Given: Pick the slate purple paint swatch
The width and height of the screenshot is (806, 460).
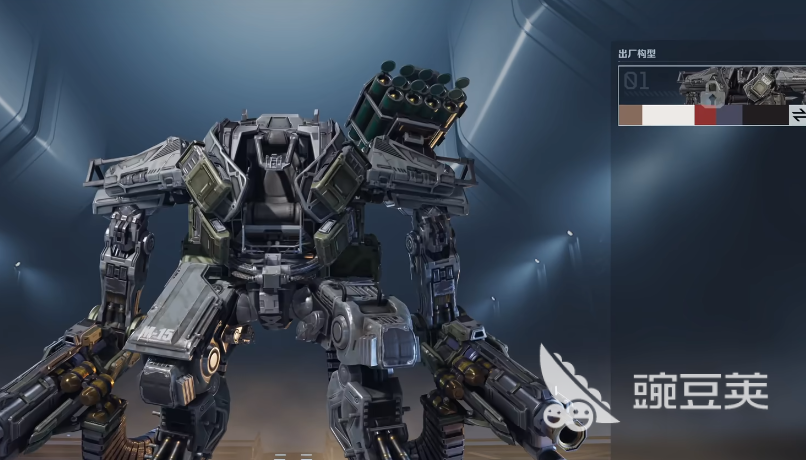Looking at the screenshot, I should click(x=730, y=116).
